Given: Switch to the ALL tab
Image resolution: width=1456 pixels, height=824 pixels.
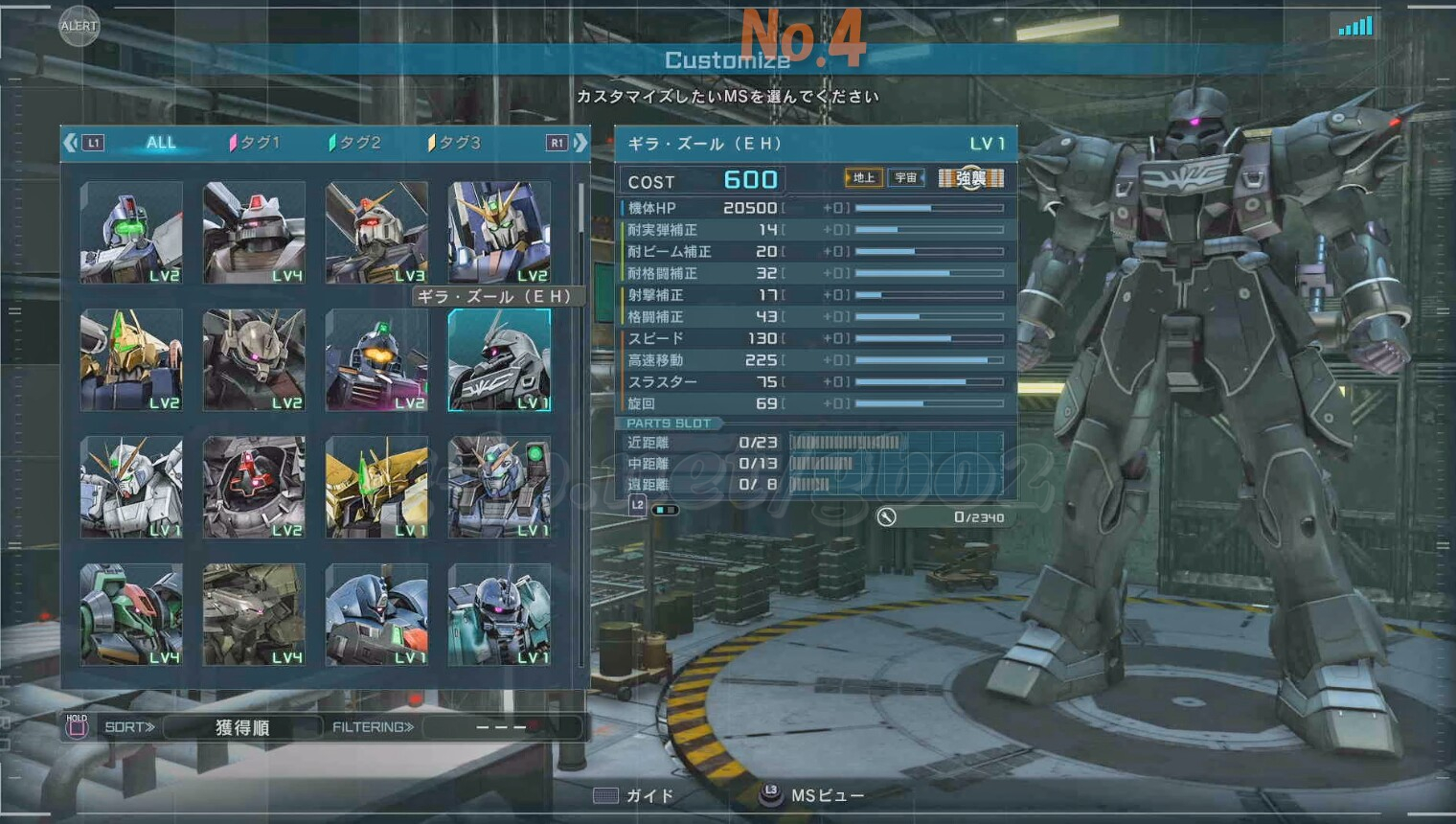Looking at the screenshot, I should (161, 143).
